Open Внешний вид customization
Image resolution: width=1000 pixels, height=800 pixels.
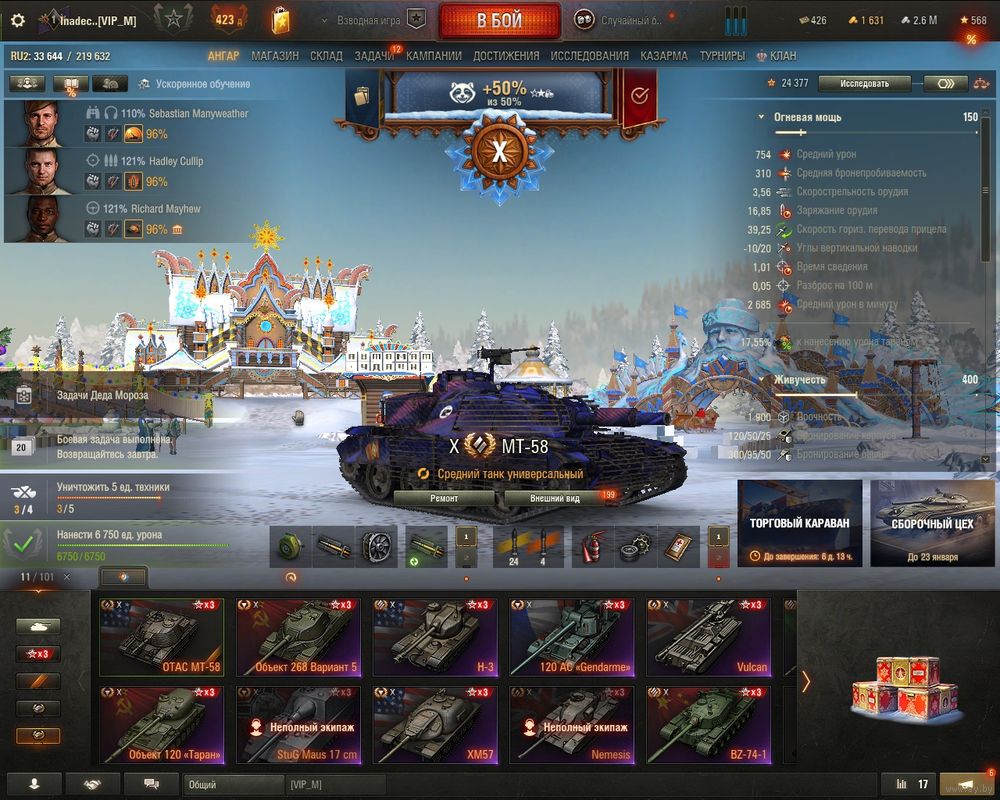(x=555, y=497)
